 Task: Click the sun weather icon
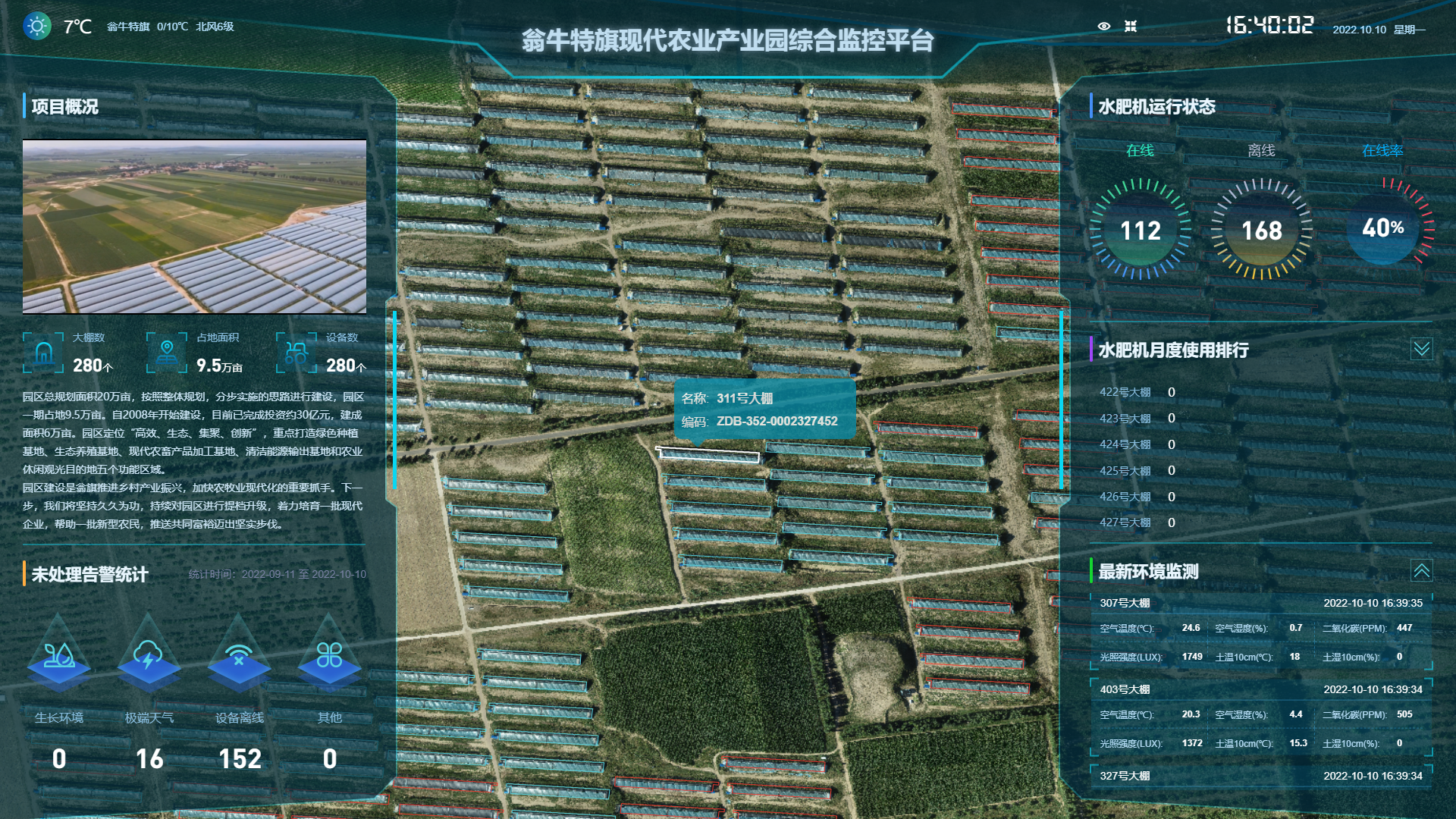[x=36, y=27]
